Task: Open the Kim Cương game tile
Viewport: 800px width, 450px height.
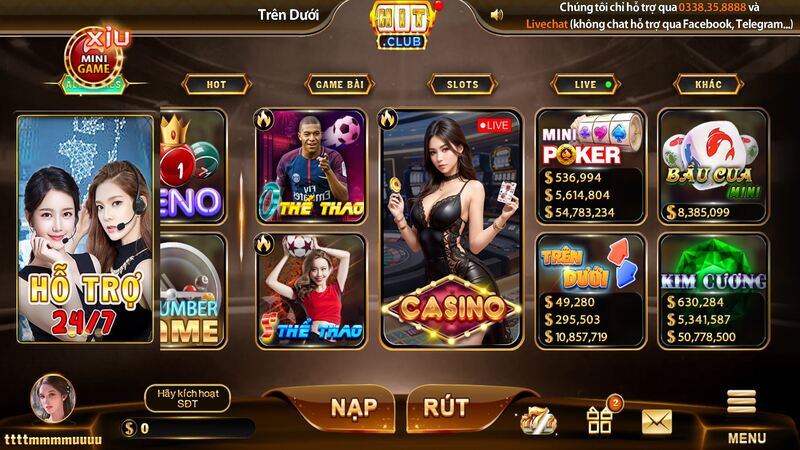Action: (713, 291)
